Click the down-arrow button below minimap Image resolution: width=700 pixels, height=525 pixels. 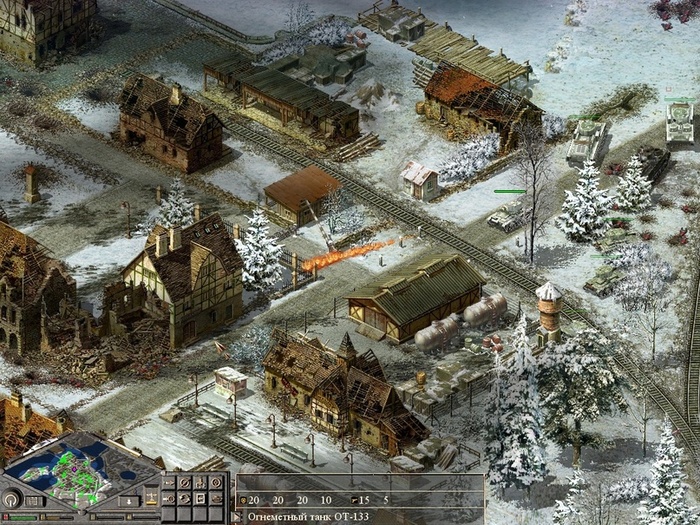click(129, 501)
